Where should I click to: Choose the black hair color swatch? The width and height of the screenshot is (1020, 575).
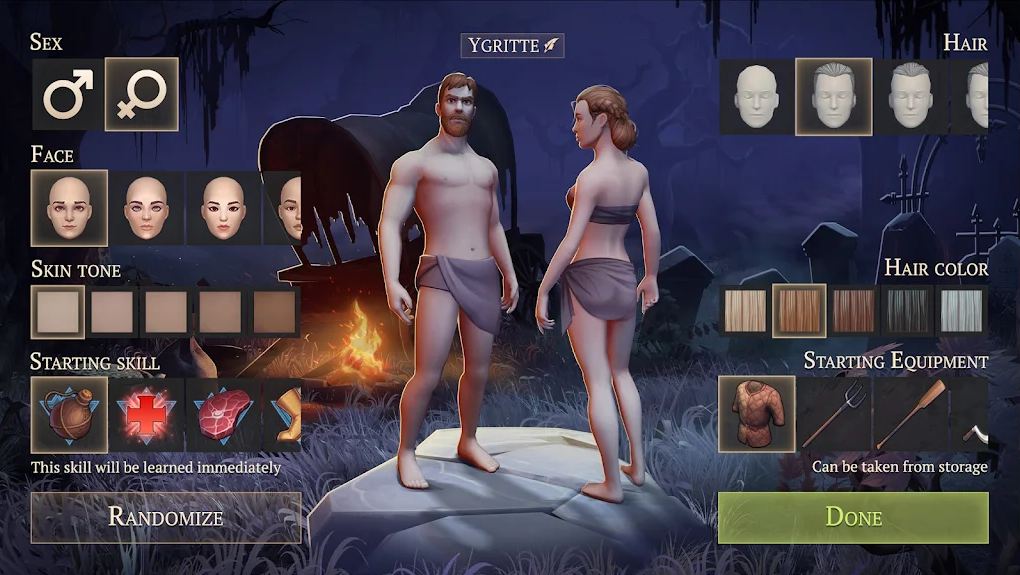(x=908, y=310)
